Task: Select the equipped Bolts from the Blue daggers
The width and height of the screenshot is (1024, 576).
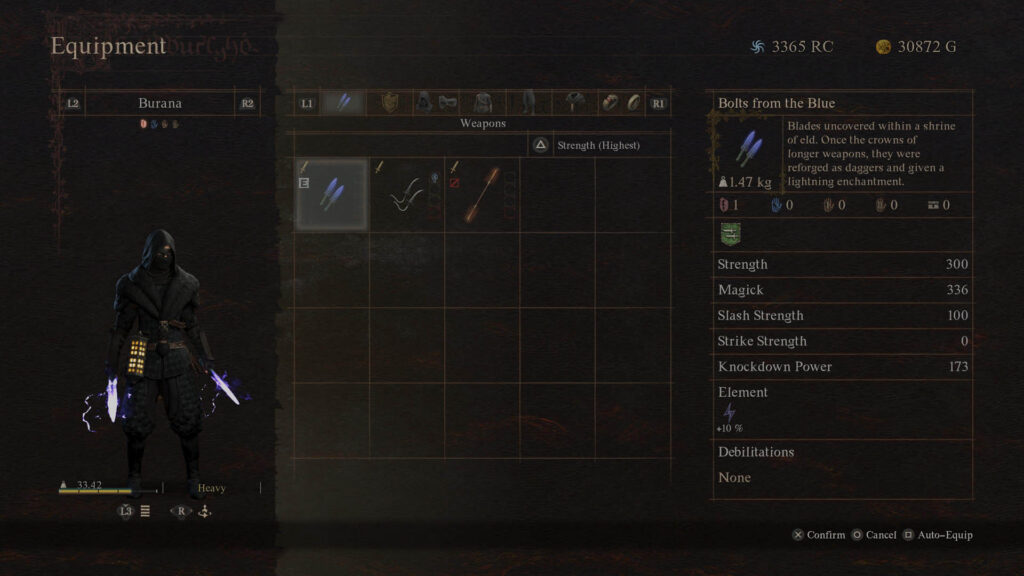Action: (331, 194)
